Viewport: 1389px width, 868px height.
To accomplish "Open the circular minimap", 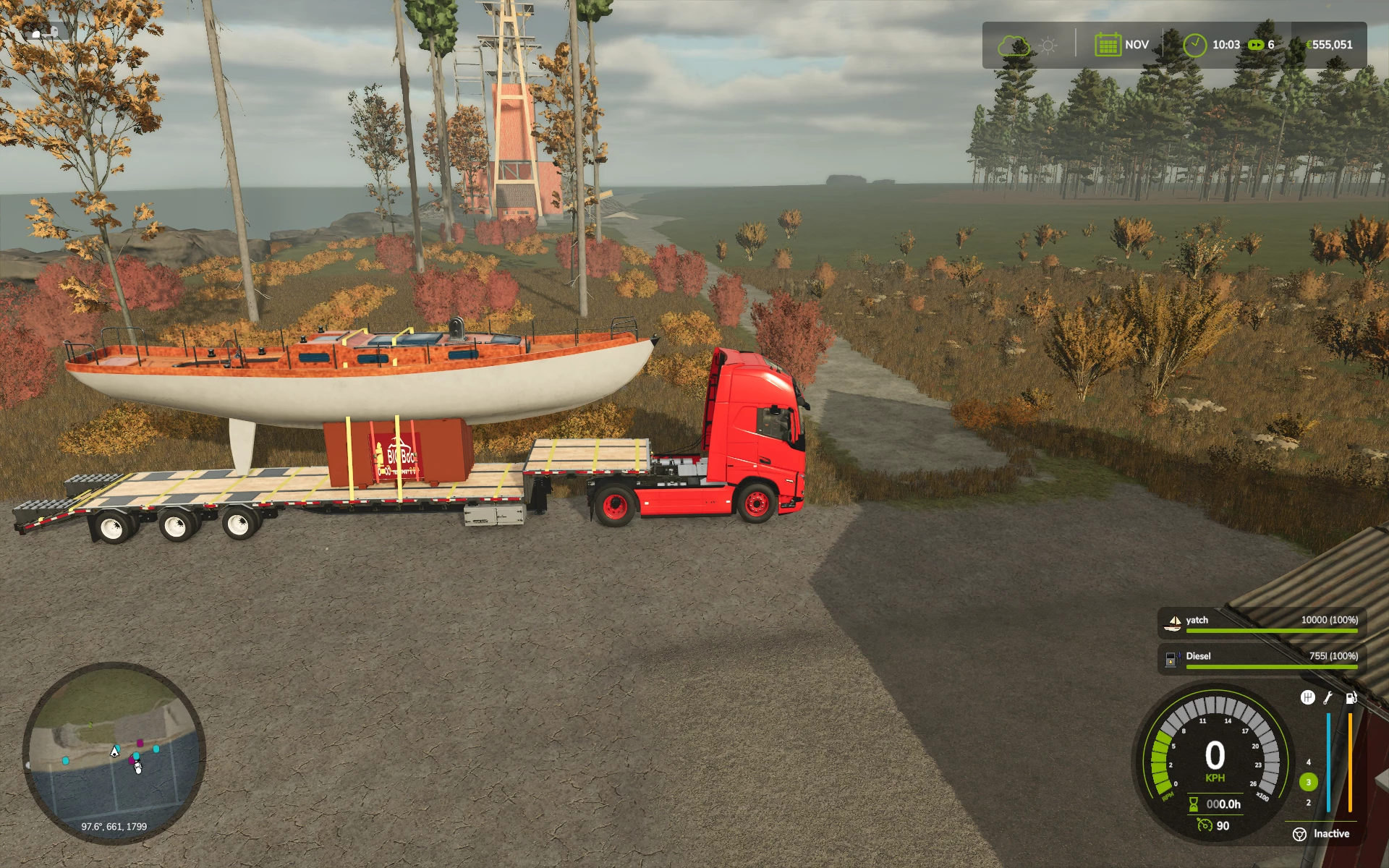I will (x=114, y=752).
